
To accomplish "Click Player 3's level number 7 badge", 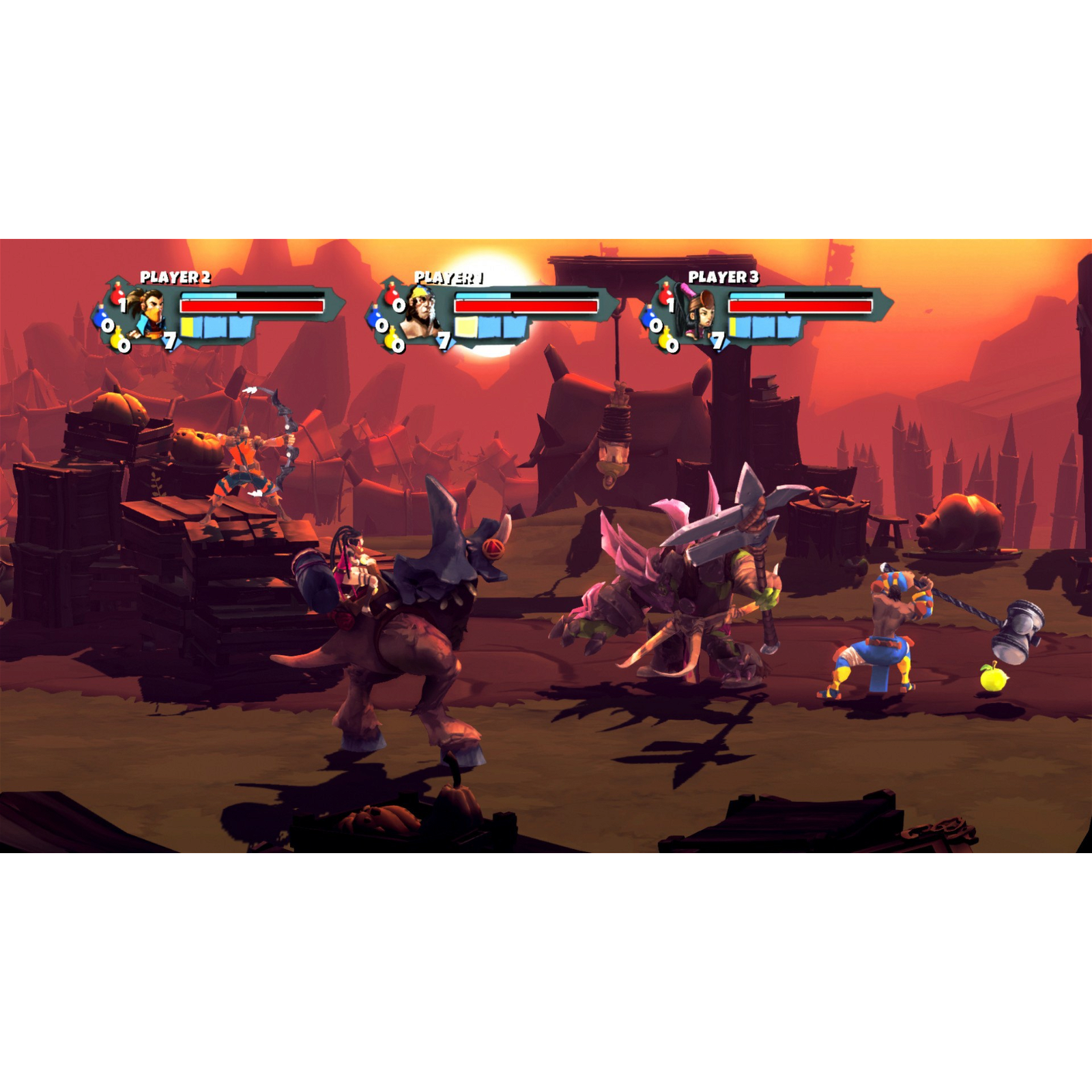I will tap(718, 342).
